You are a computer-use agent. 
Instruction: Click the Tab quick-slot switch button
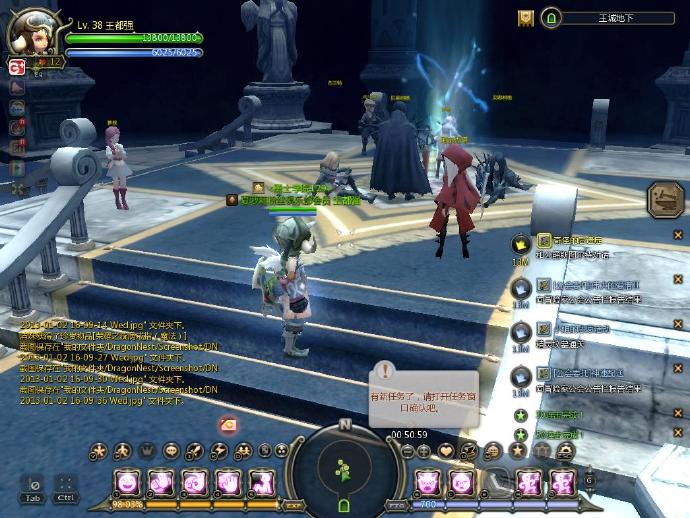[33, 488]
